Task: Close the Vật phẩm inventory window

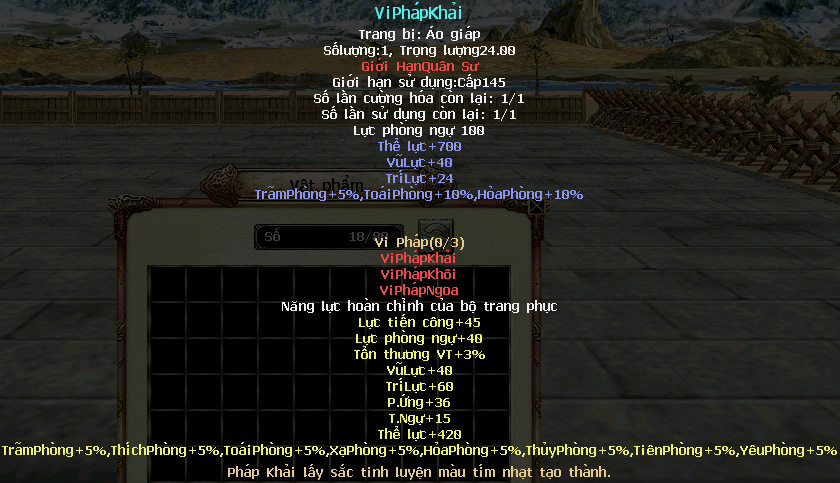Action: [x=537, y=208]
